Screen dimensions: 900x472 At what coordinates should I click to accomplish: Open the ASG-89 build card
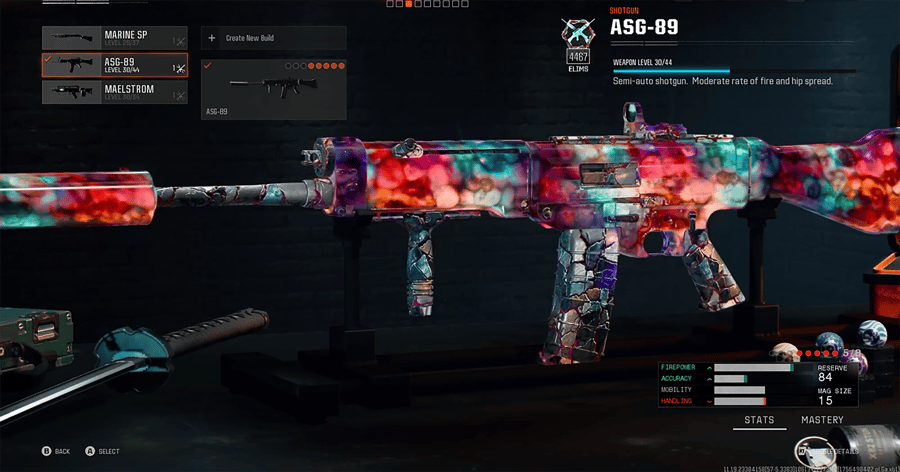pyautogui.click(x=273, y=88)
